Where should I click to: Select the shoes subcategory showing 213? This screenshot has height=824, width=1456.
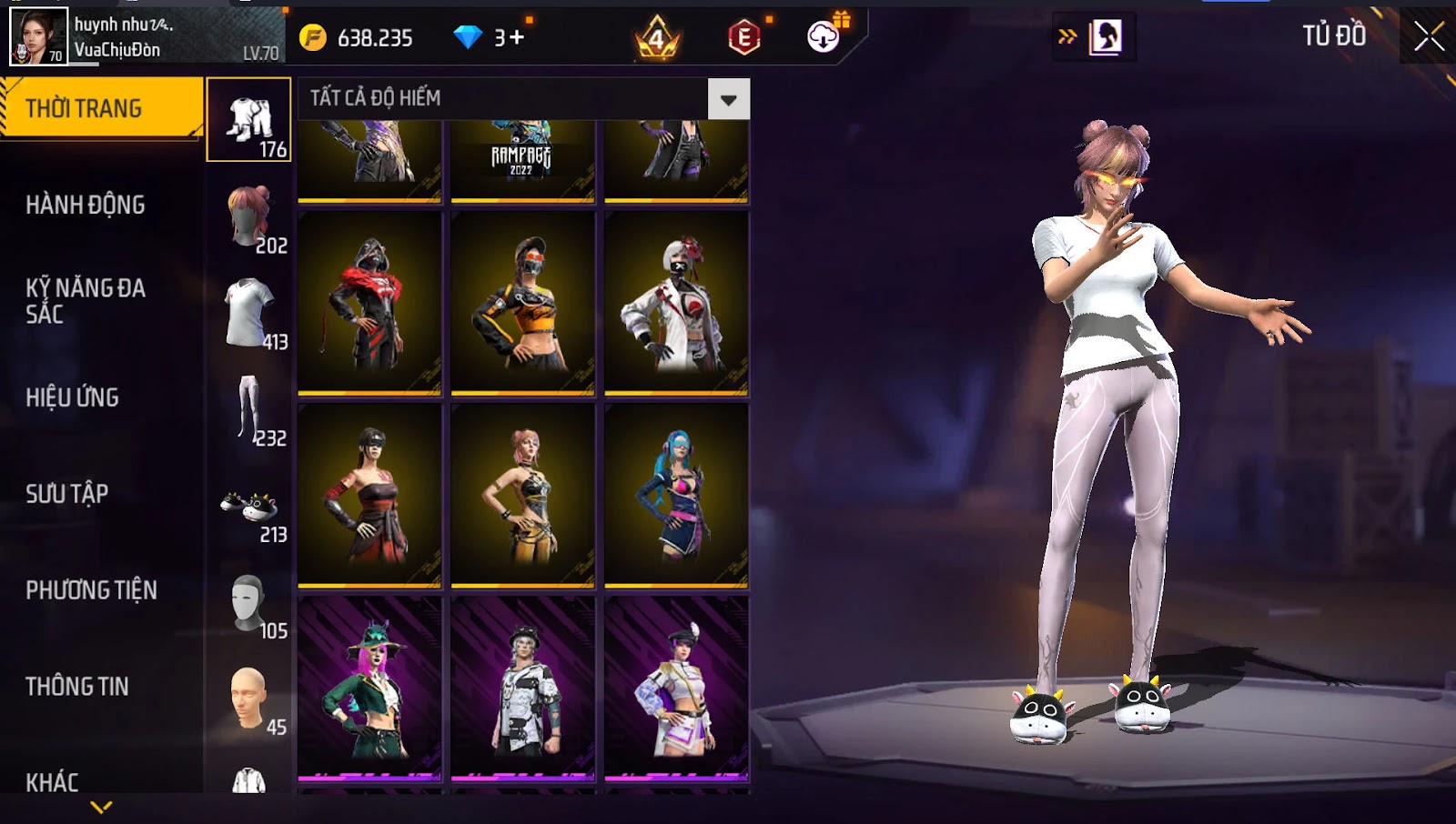[249, 509]
